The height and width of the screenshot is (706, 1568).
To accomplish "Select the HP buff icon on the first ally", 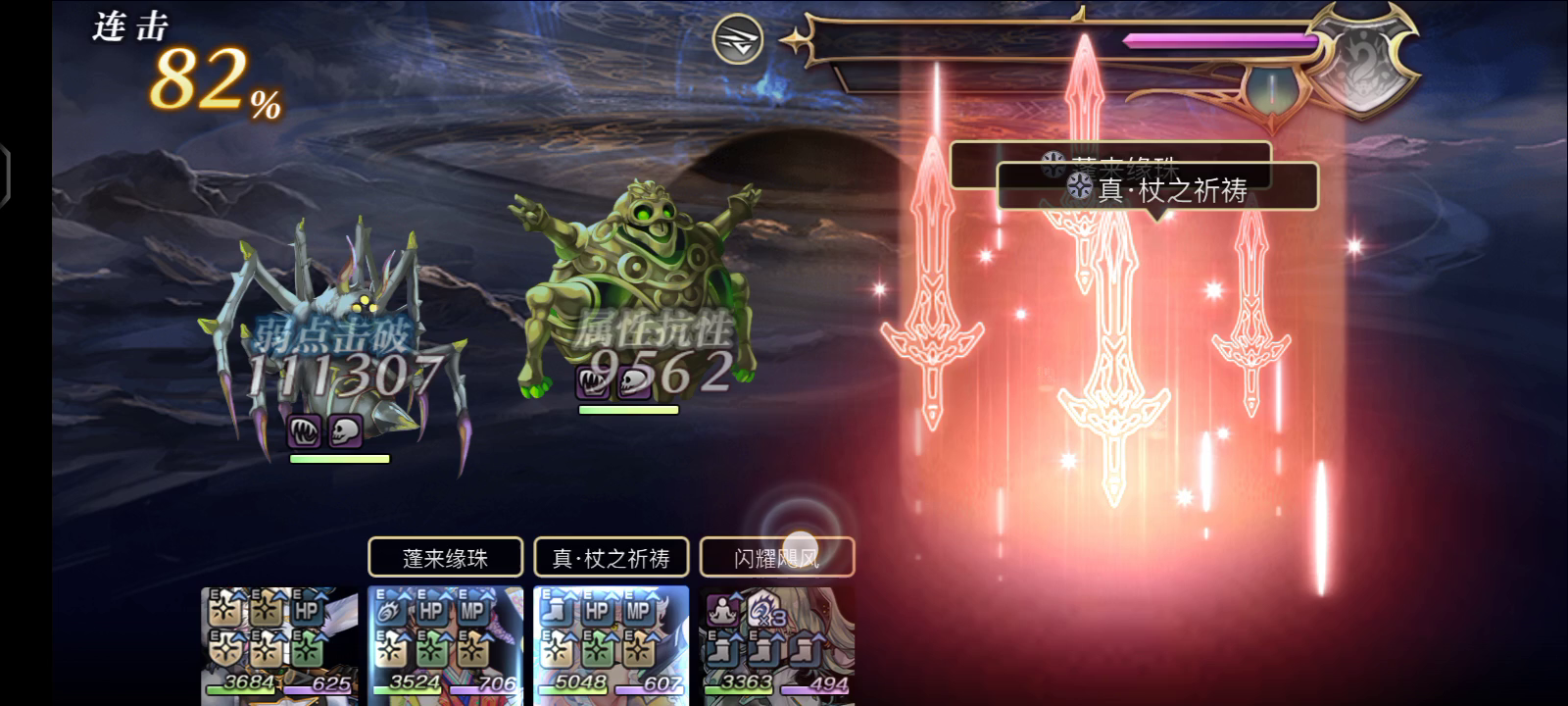I will click(x=309, y=610).
